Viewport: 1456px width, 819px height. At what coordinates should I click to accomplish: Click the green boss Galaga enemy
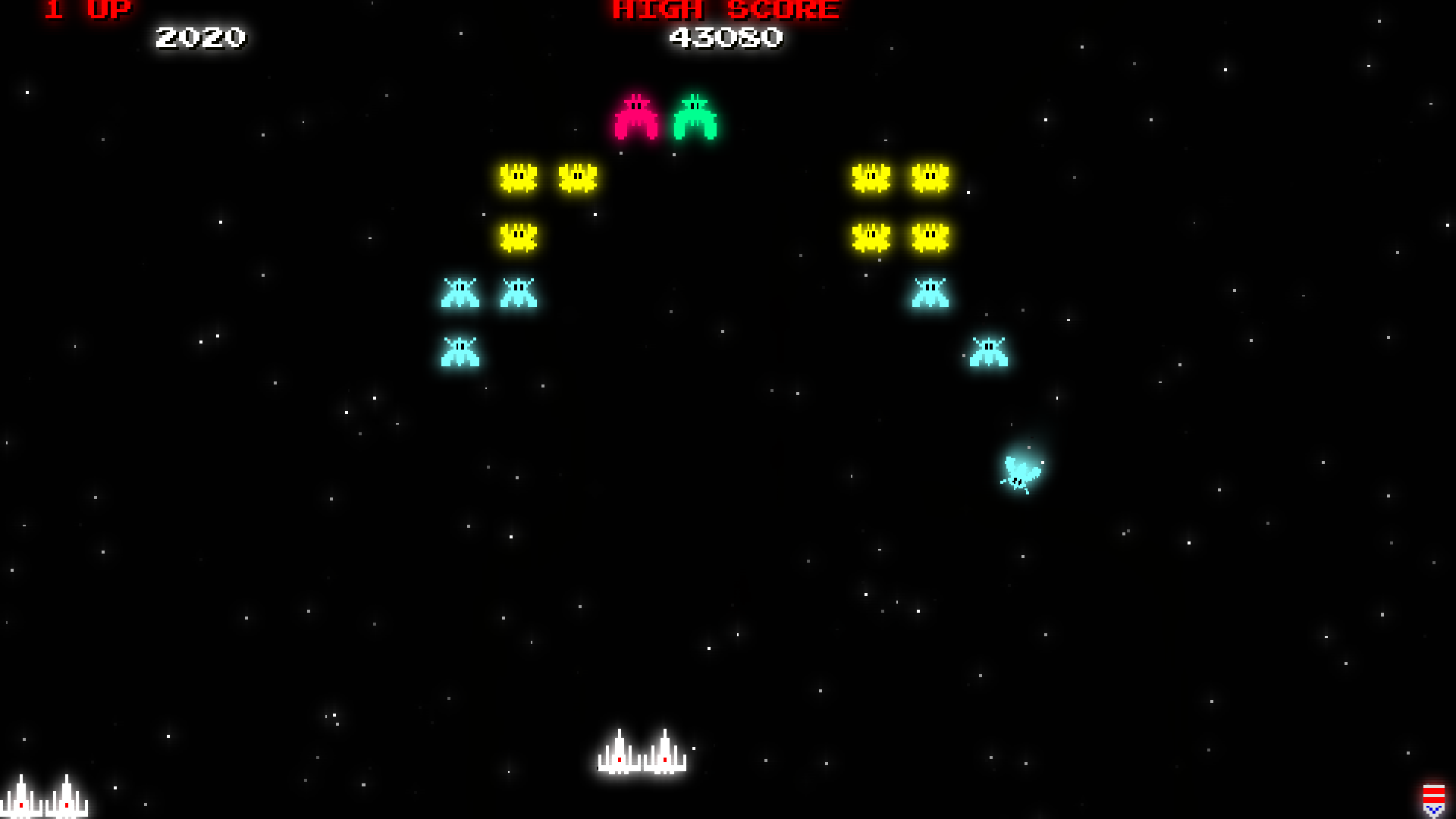click(x=695, y=118)
